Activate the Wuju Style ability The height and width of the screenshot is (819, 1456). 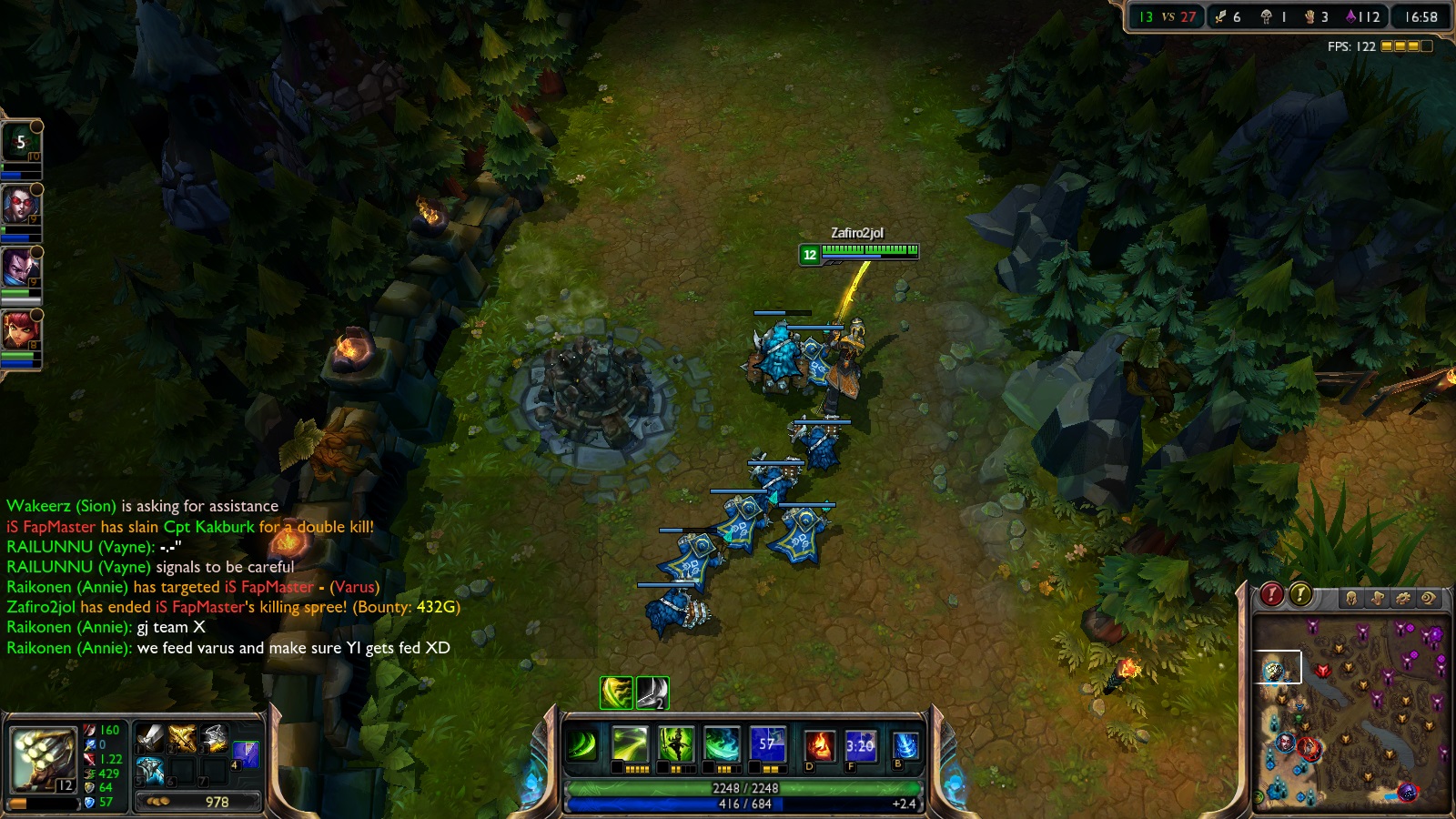point(723,745)
